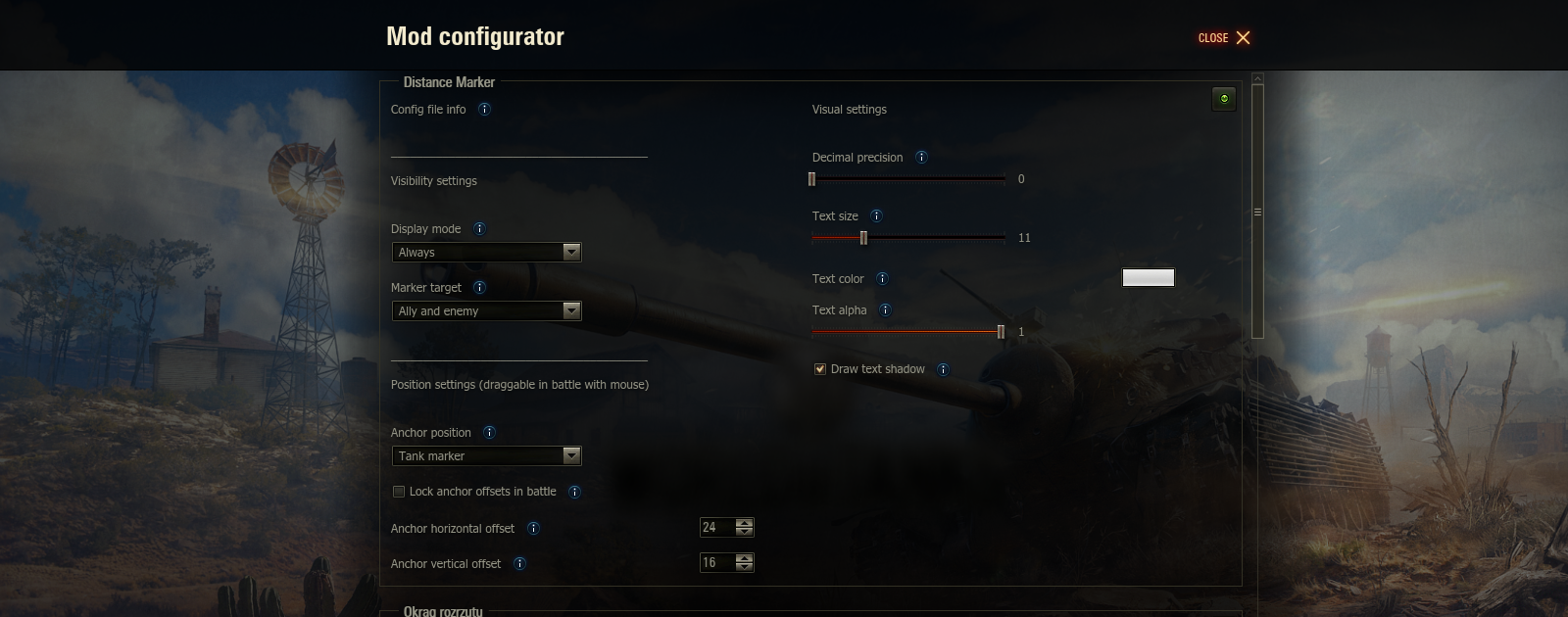Screen dimensions: 1568x617
Task: Click the info icon beside Text size
Action: click(x=876, y=216)
